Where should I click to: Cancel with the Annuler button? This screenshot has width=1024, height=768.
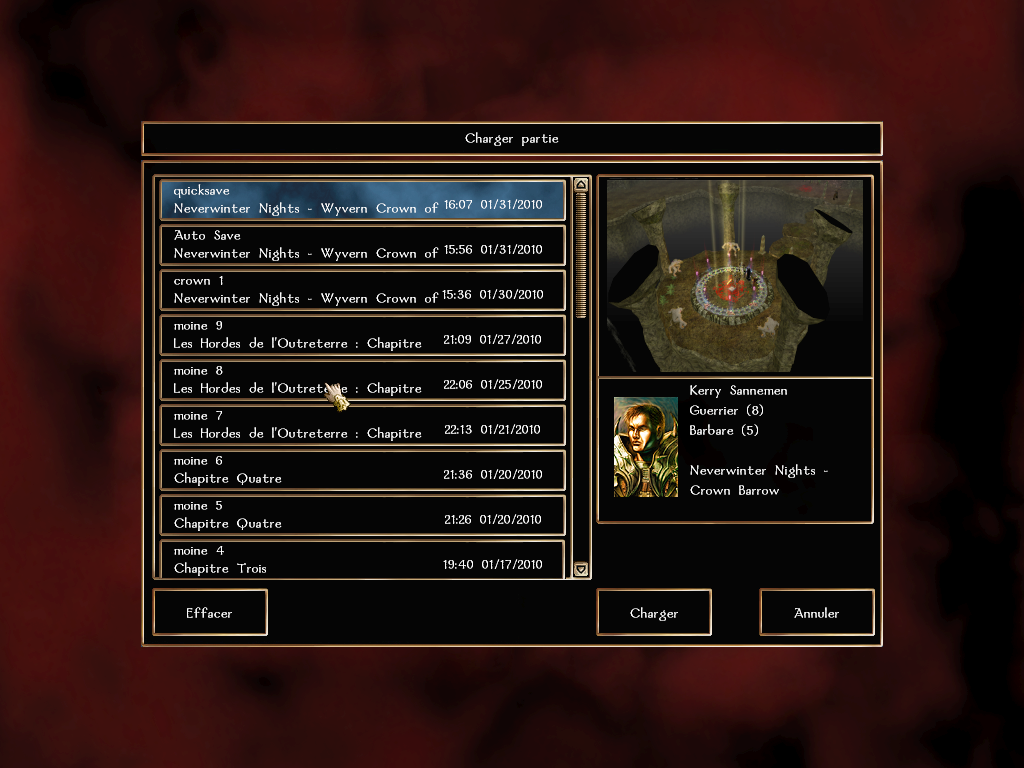click(x=817, y=612)
